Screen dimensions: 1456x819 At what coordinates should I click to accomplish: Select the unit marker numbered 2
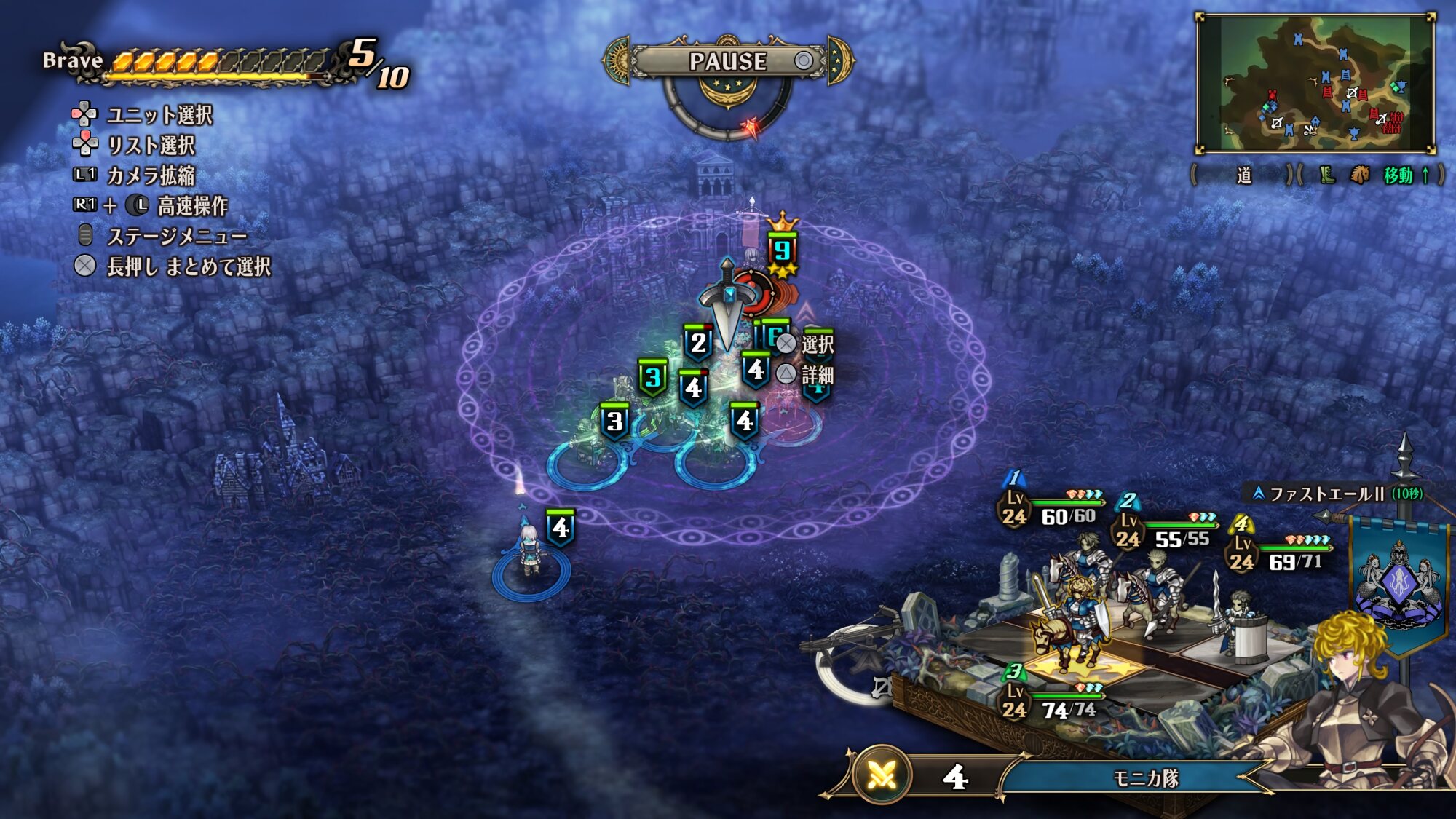(698, 342)
